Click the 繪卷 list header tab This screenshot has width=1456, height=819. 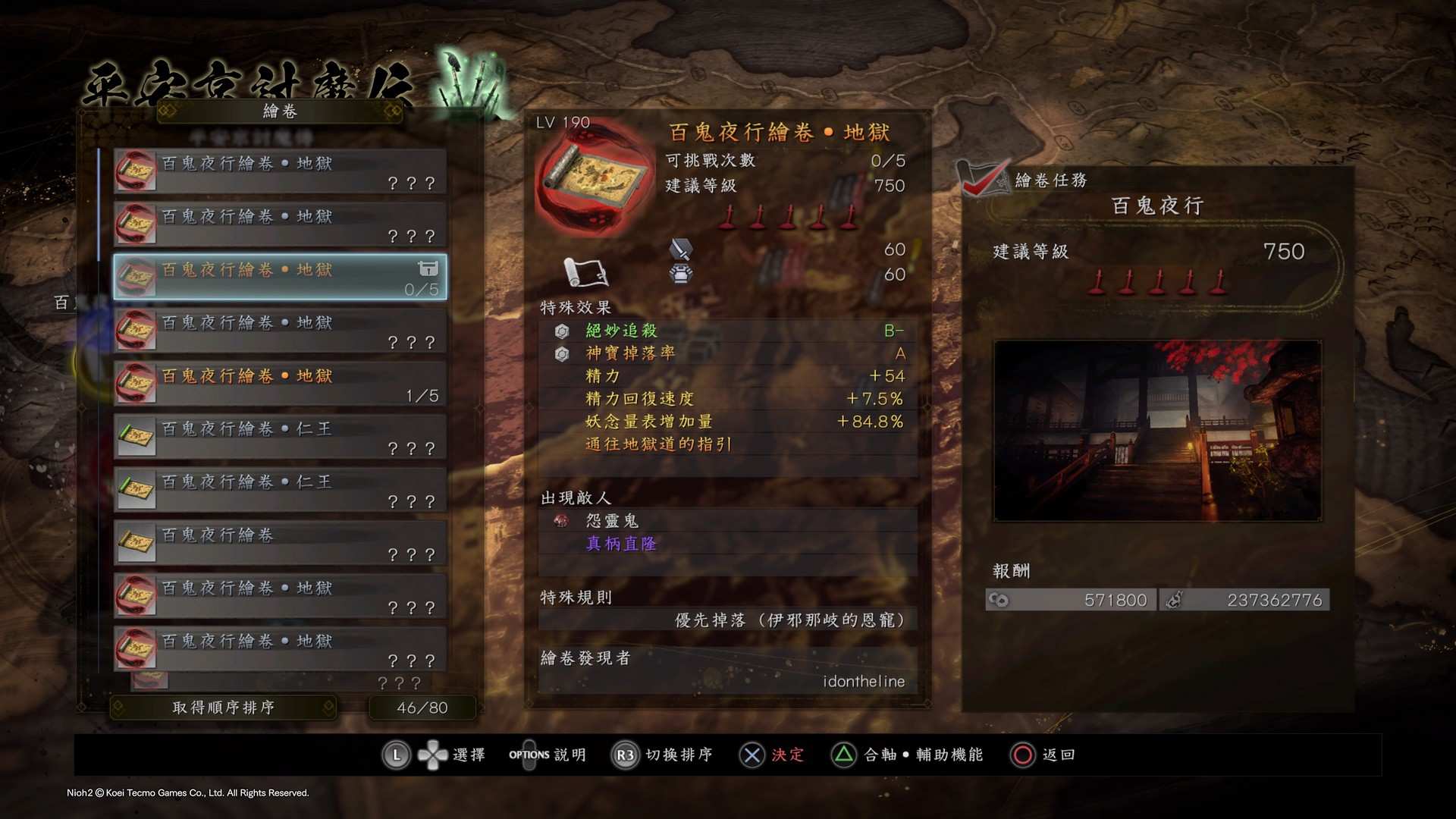click(280, 111)
